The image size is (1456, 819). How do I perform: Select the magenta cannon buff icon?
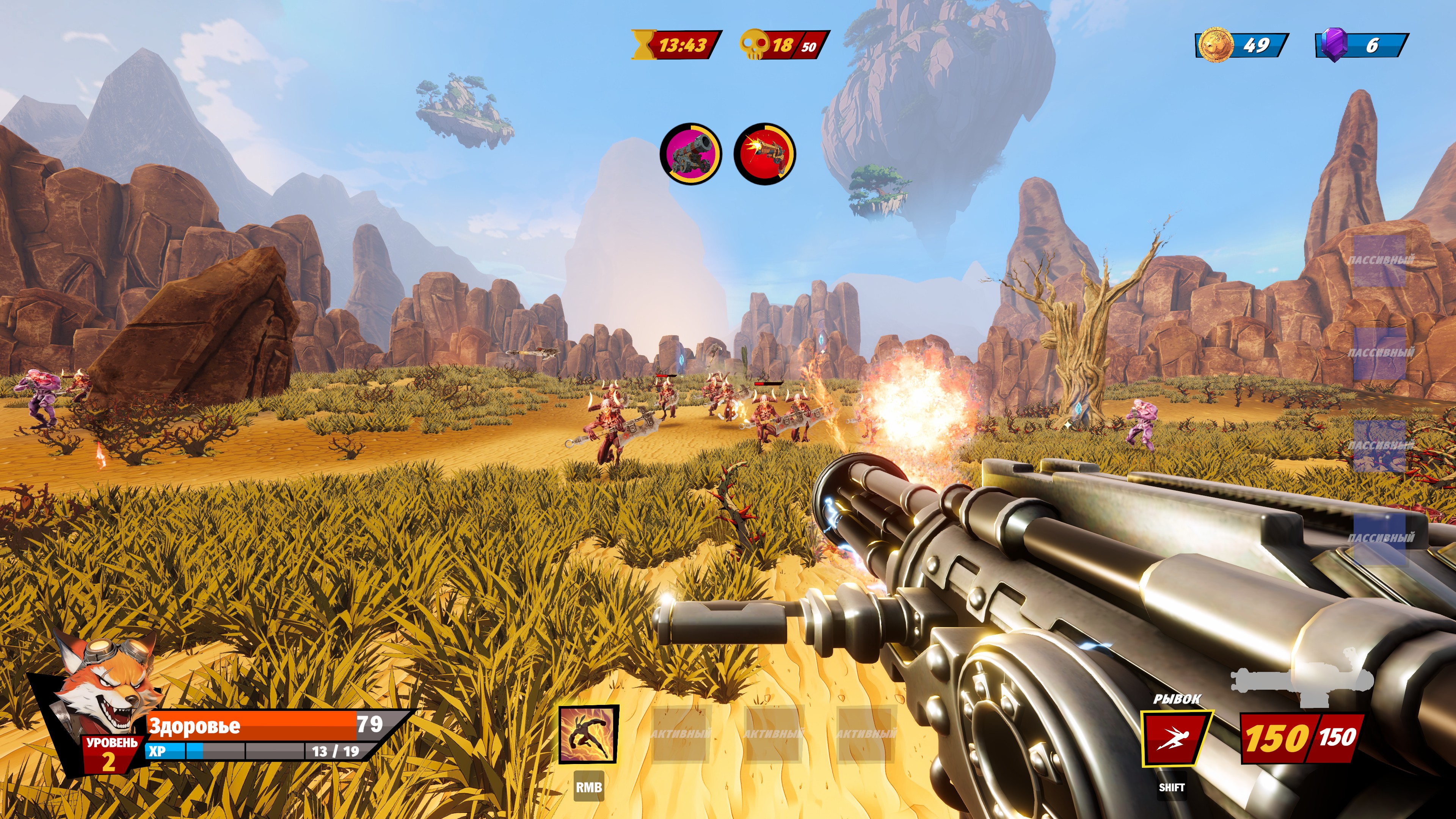click(691, 153)
